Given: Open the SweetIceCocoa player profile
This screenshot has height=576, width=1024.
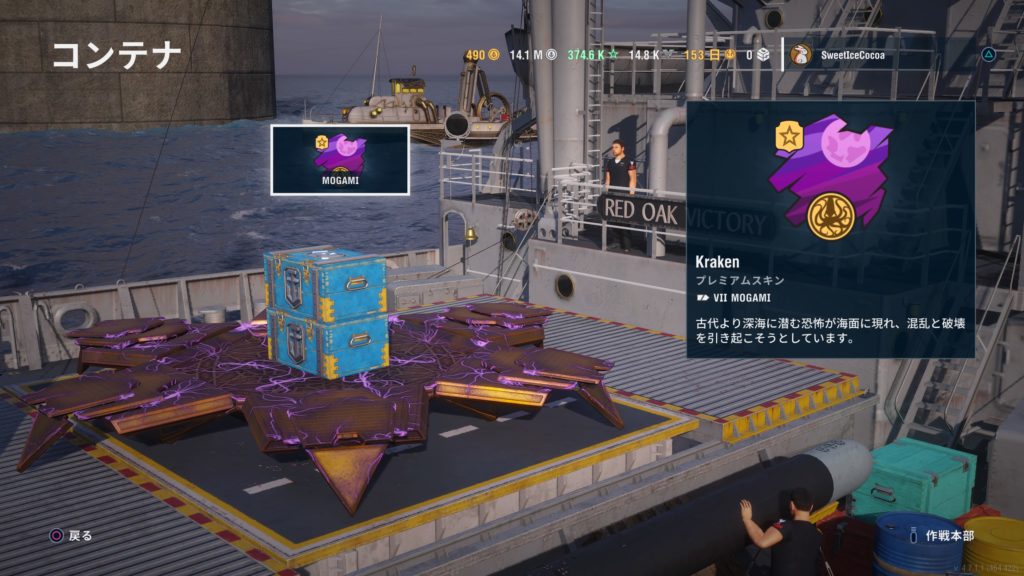Looking at the screenshot, I should pyautogui.click(x=838, y=55).
